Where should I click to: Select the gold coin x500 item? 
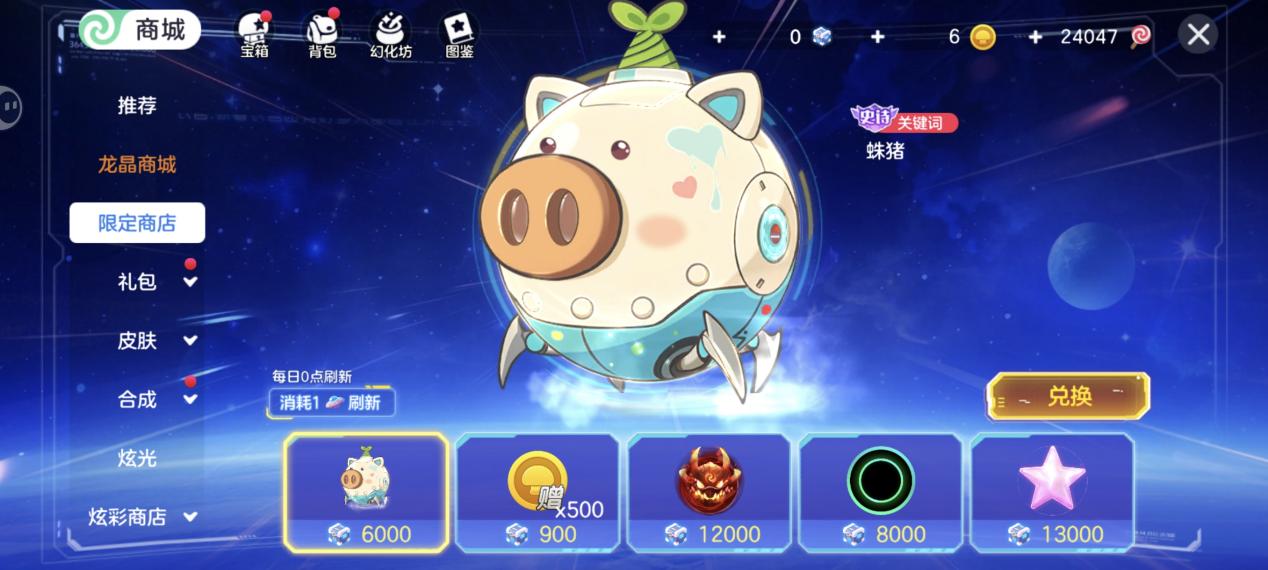pyautogui.click(x=538, y=492)
